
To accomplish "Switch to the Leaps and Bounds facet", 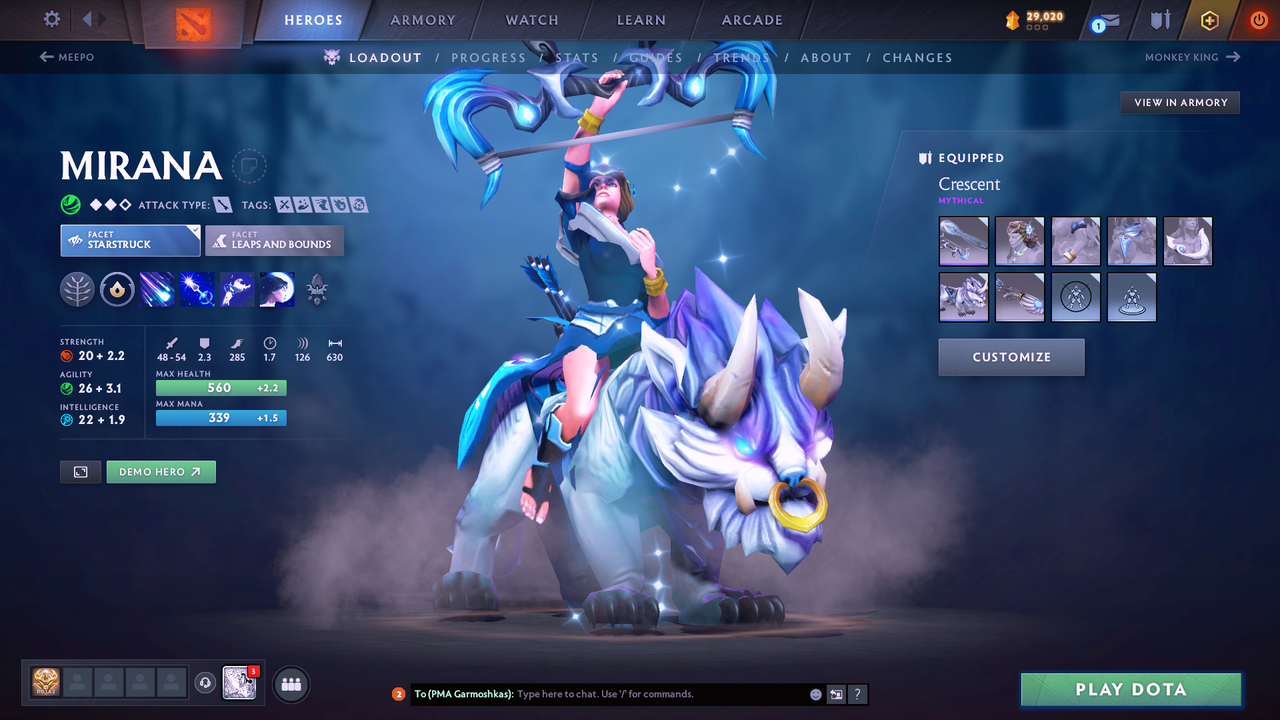I will coord(274,240).
